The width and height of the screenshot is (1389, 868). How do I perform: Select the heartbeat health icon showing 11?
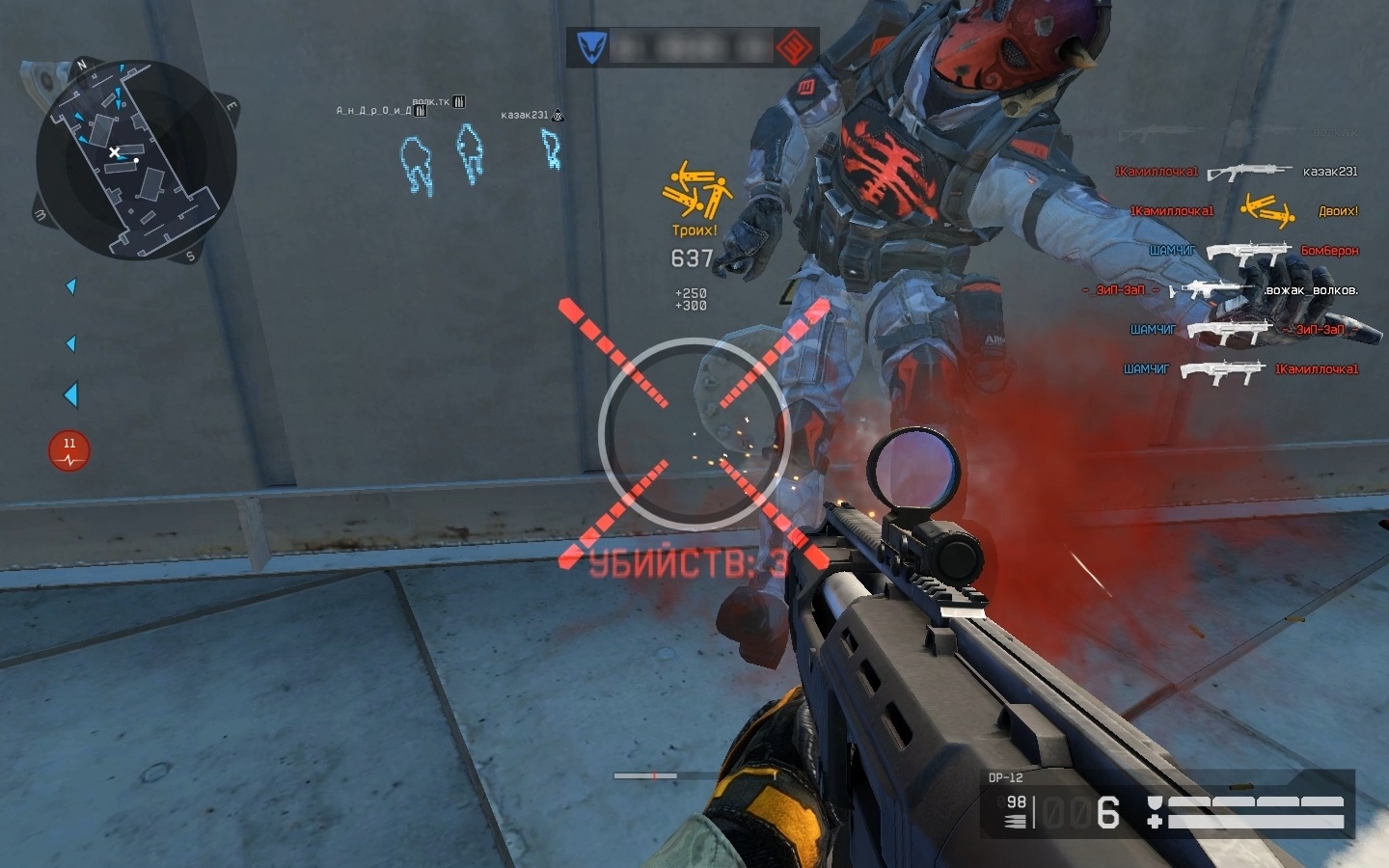click(x=68, y=450)
